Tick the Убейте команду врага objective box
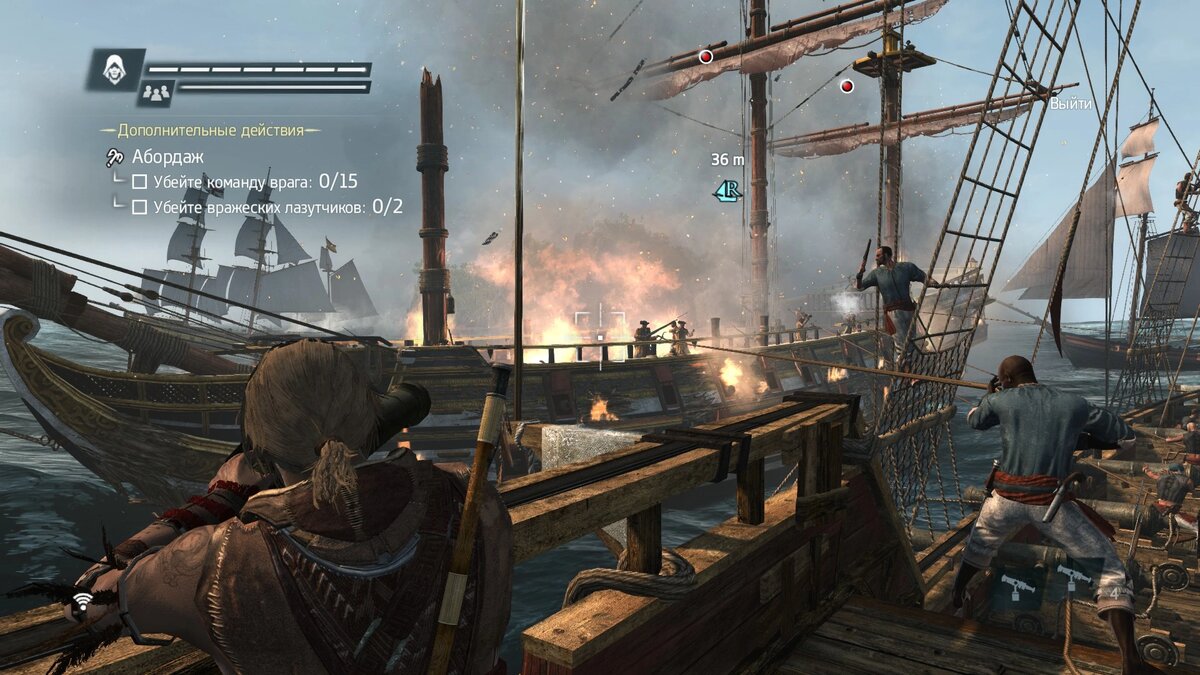 coord(140,182)
